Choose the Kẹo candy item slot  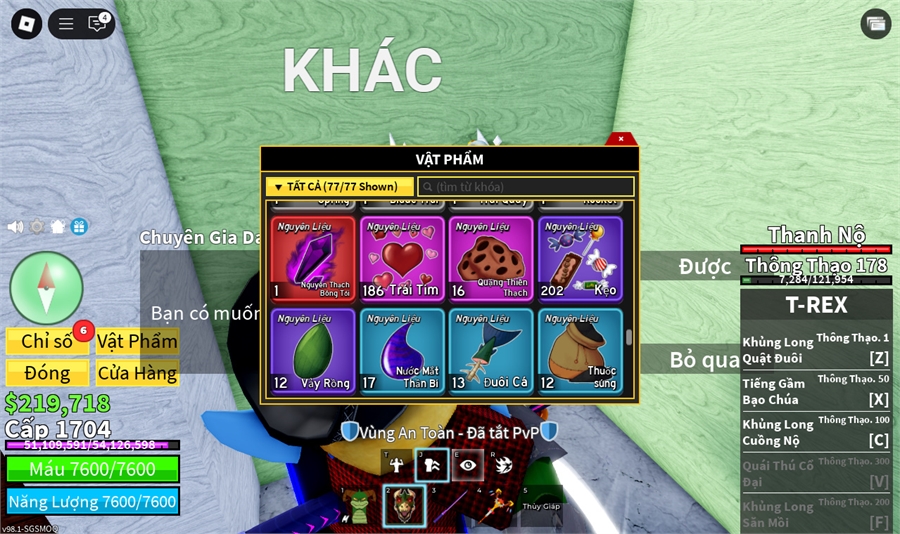(x=580, y=259)
